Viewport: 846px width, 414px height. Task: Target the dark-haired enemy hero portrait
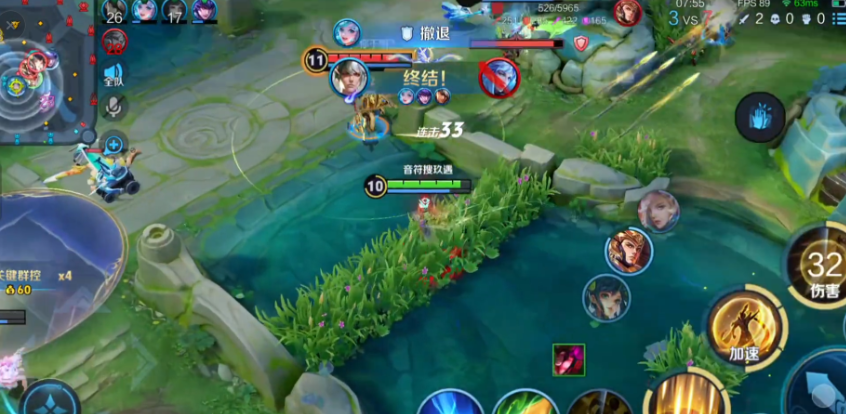[x=607, y=297]
